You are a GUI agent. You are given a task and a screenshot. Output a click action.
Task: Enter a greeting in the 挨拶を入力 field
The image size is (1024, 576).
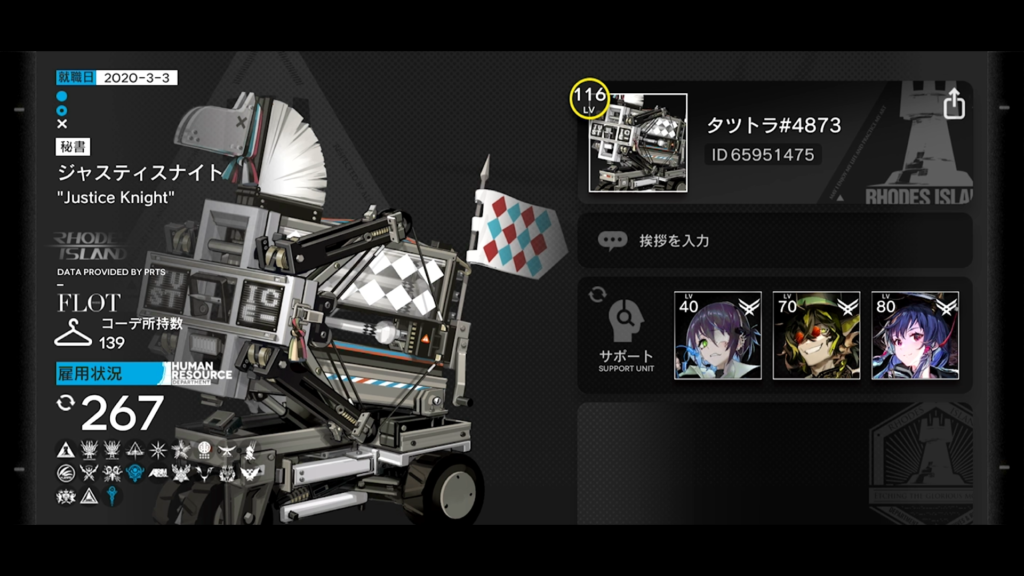pos(775,241)
